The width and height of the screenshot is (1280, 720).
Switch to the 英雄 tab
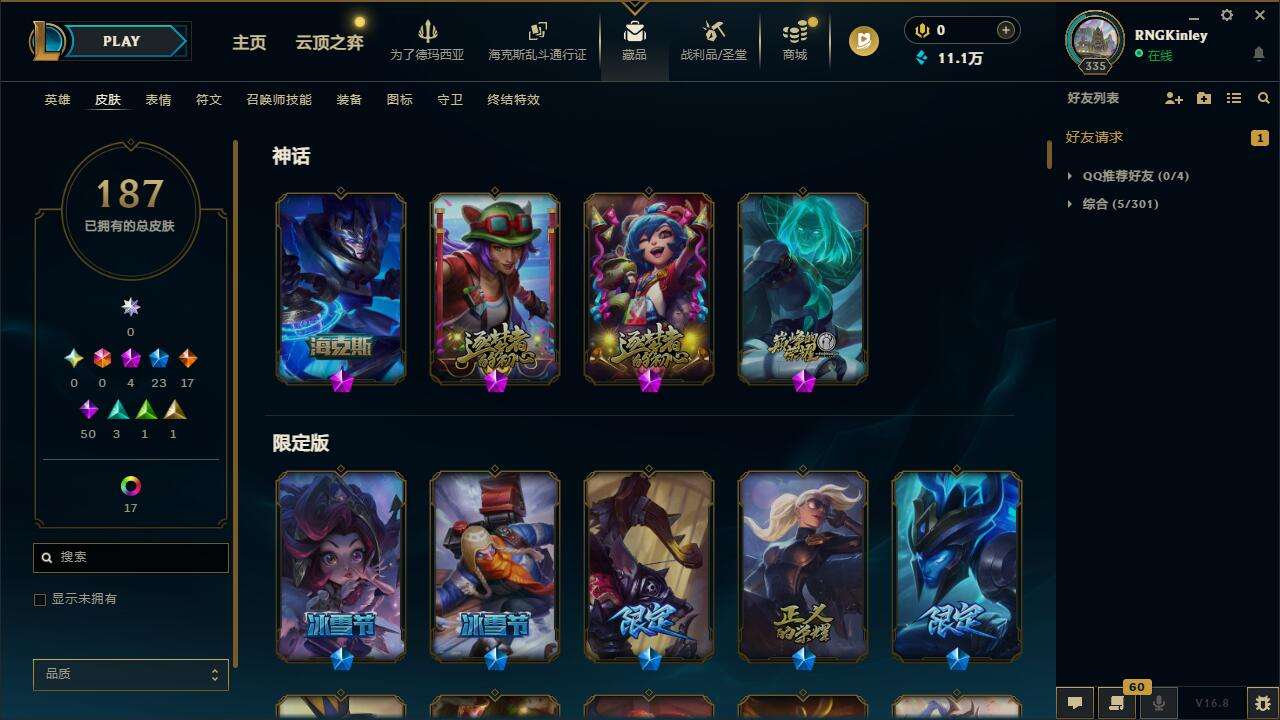click(56, 99)
